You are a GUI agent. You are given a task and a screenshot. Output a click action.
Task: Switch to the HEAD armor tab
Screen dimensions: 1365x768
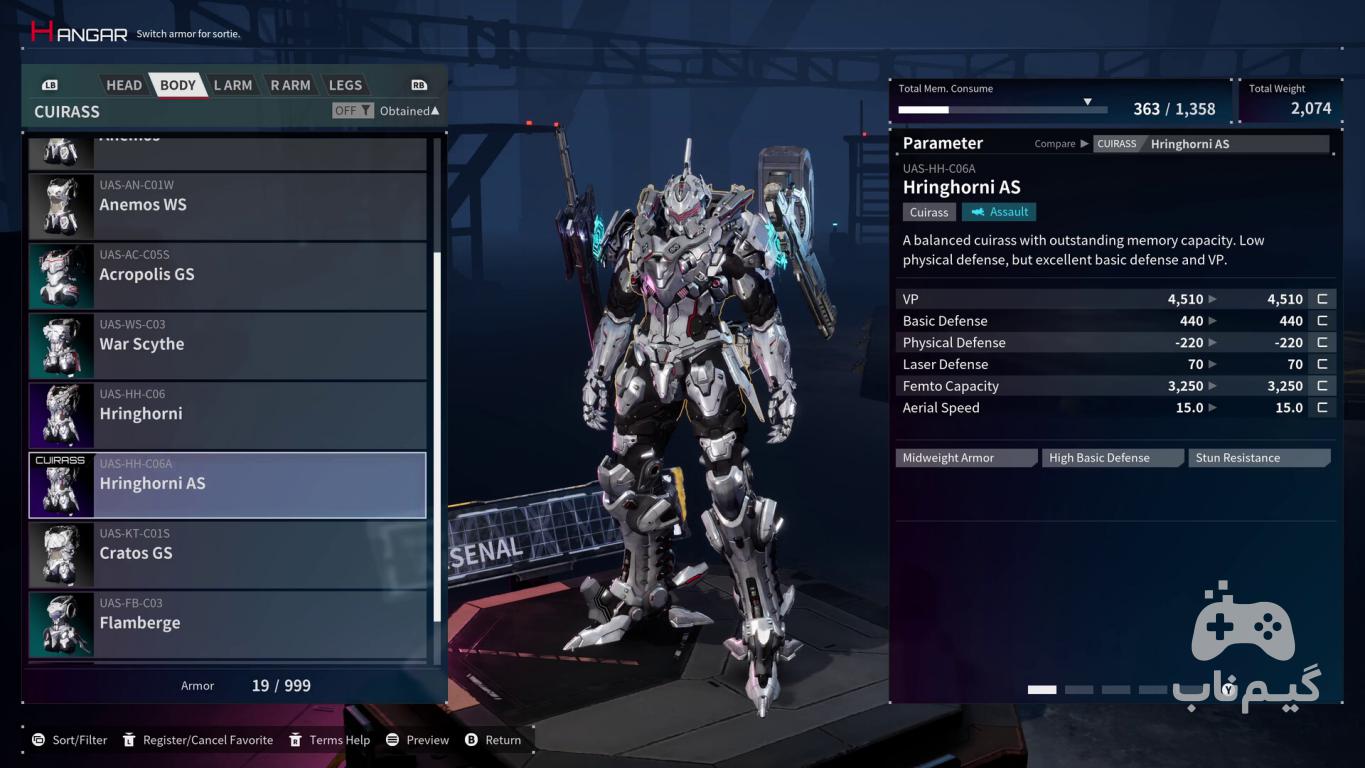124,85
